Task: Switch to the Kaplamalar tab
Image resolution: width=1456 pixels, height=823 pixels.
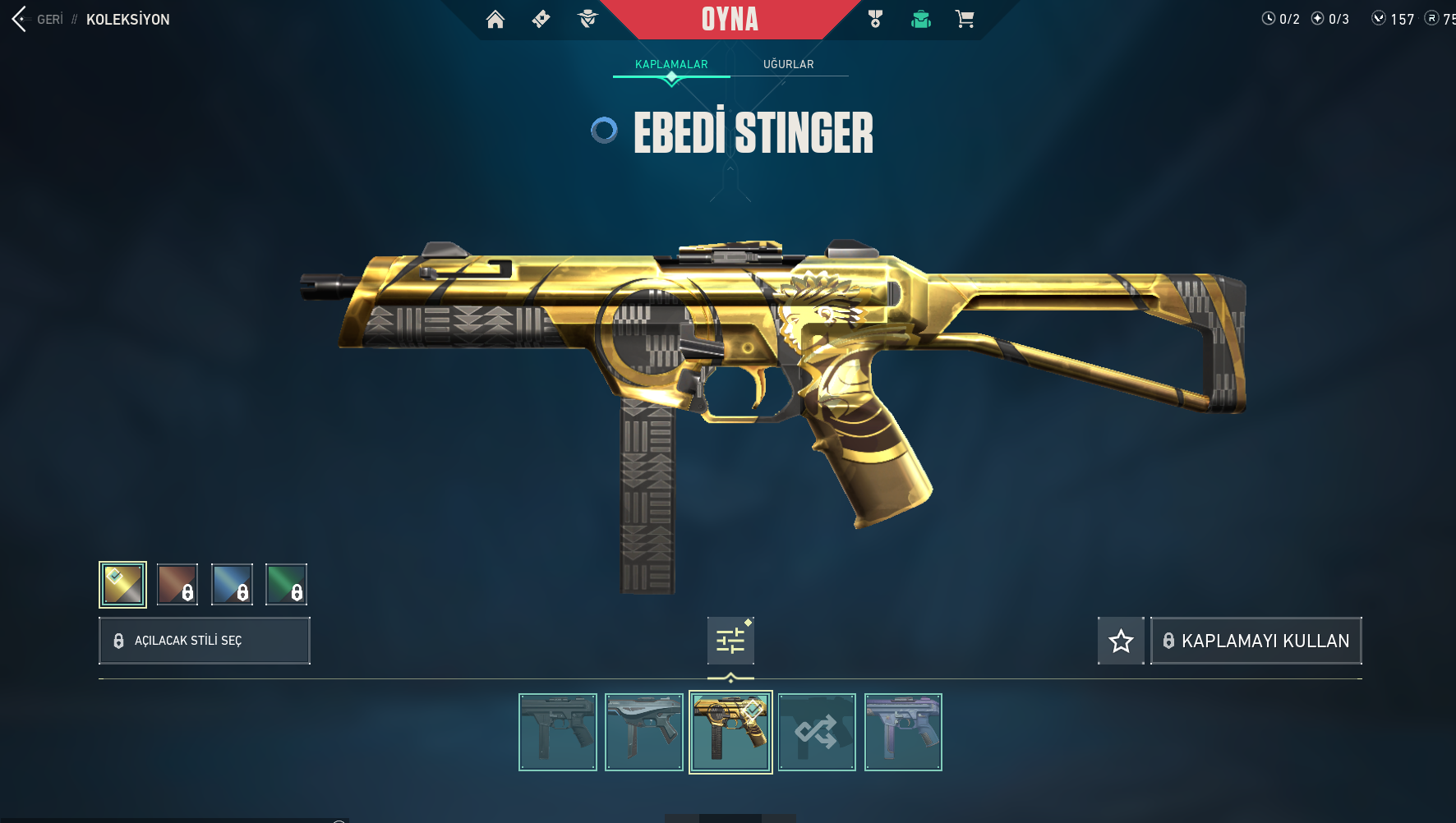Action: [x=671, y=64]
